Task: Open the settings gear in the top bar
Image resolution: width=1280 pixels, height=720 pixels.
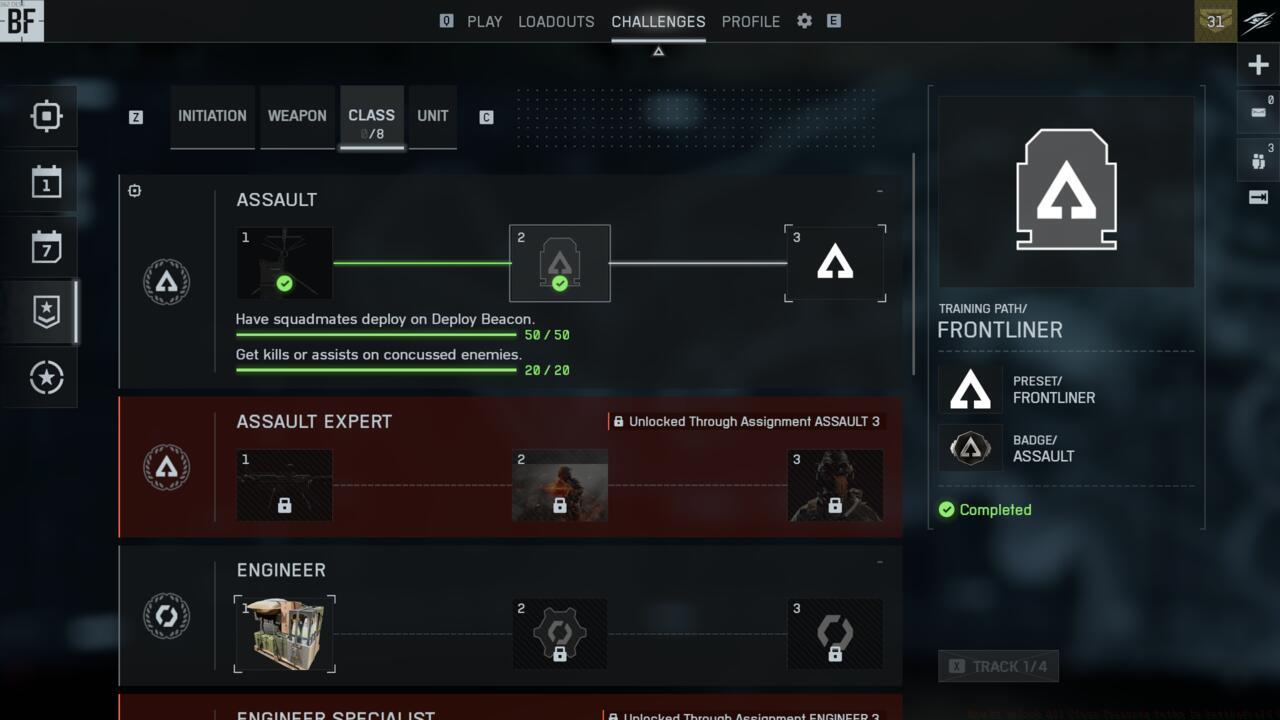Action: 803,21
